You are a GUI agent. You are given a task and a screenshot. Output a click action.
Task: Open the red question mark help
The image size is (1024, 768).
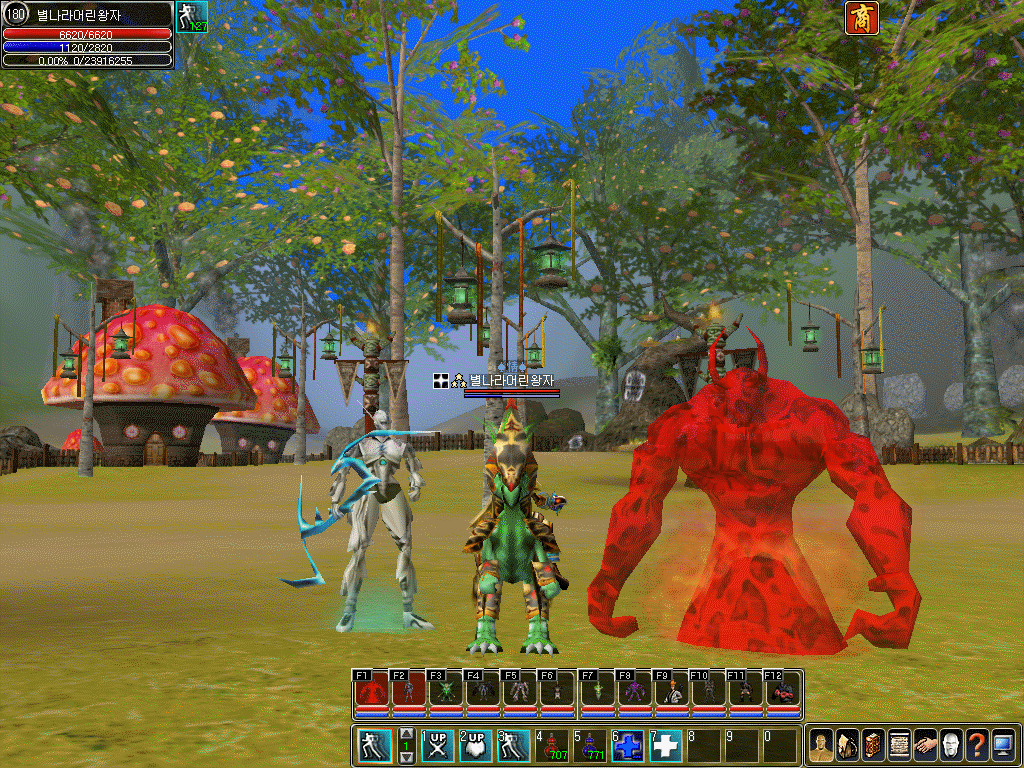[x=977, y=745]
